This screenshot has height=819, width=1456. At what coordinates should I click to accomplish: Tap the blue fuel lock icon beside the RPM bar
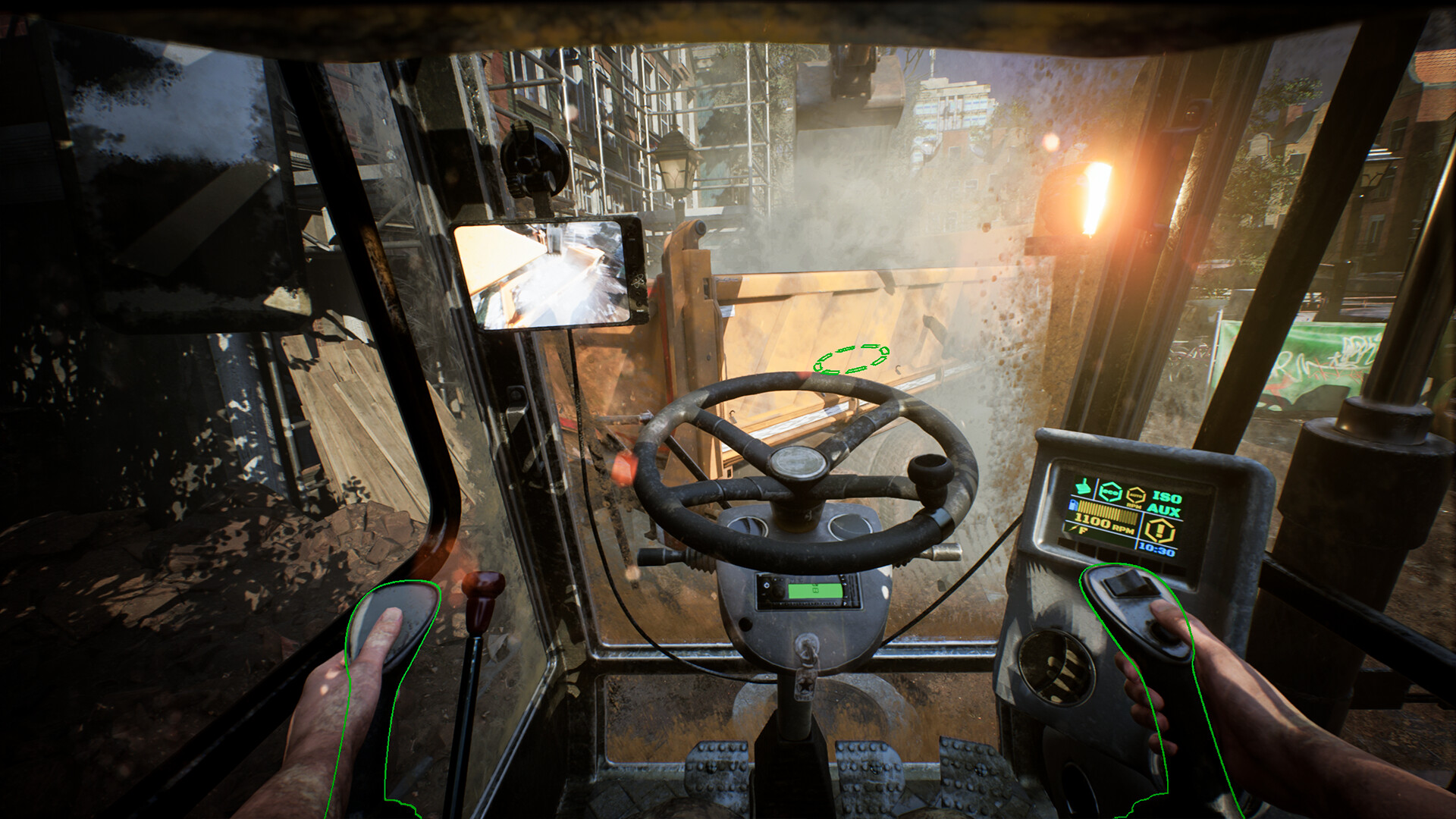click(x=1074, y=505)
